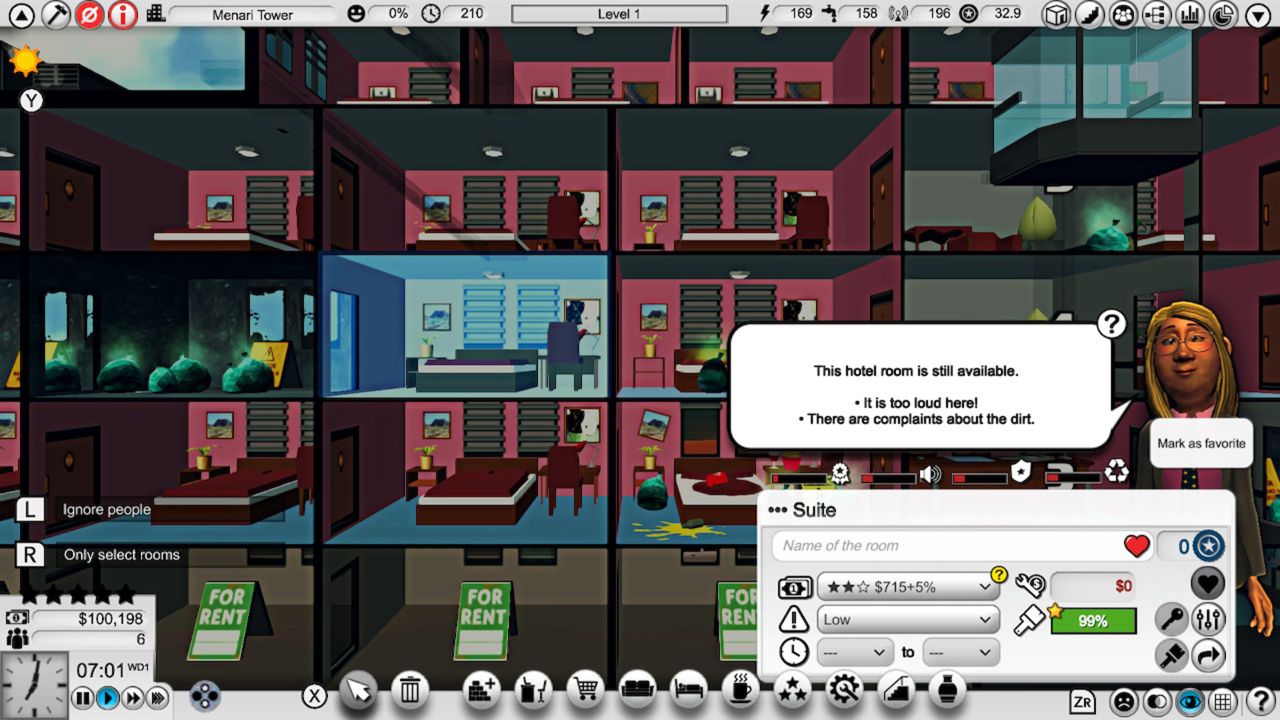Click the Mark as favorite button
The image size is (1280, 720).
[x=1200, y=443]
